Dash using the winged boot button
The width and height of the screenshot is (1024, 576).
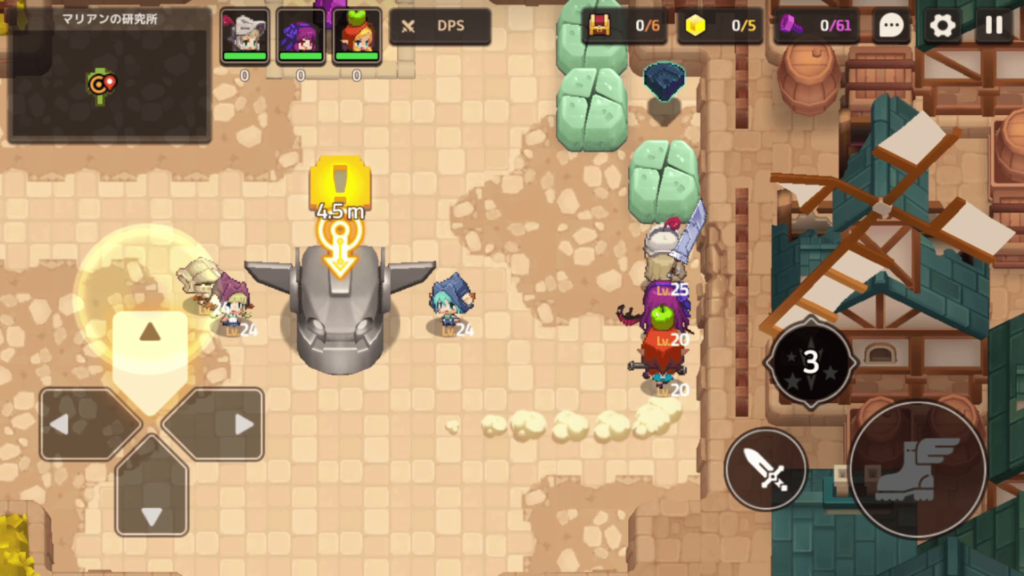[x=917, y=469]
